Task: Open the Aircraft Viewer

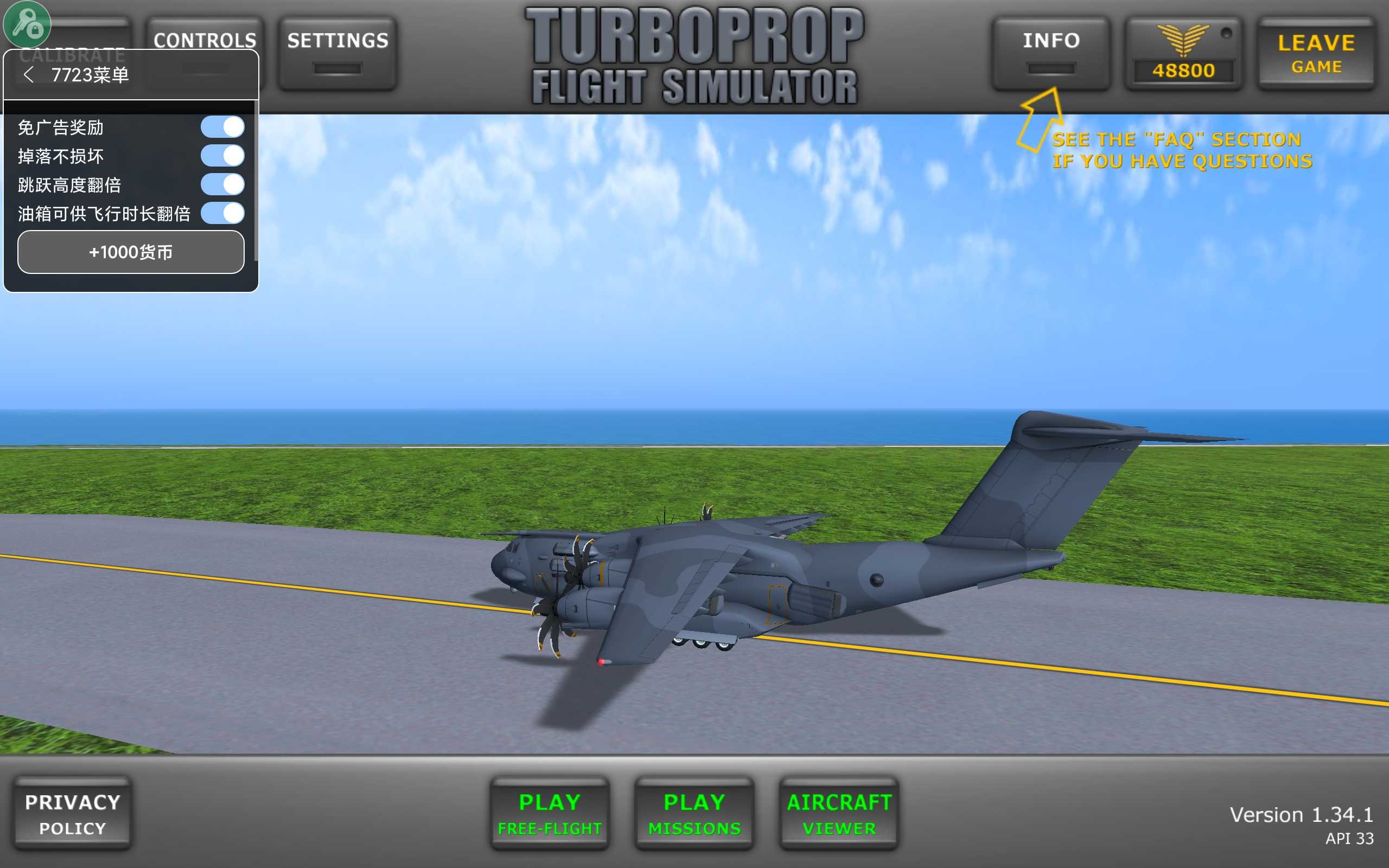Action: pos(839,813)
